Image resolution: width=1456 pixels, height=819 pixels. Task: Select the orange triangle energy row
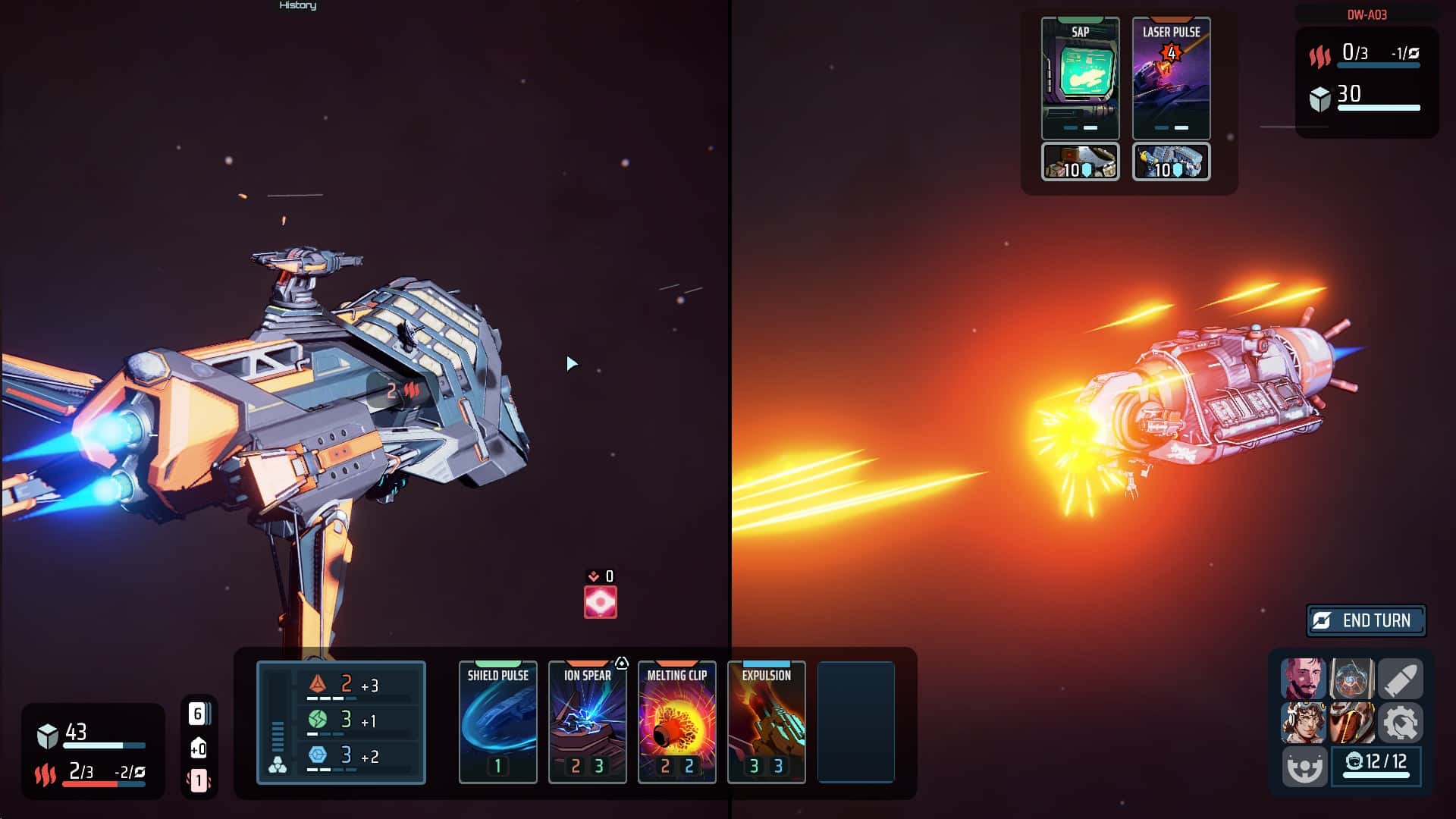(356, 686)
